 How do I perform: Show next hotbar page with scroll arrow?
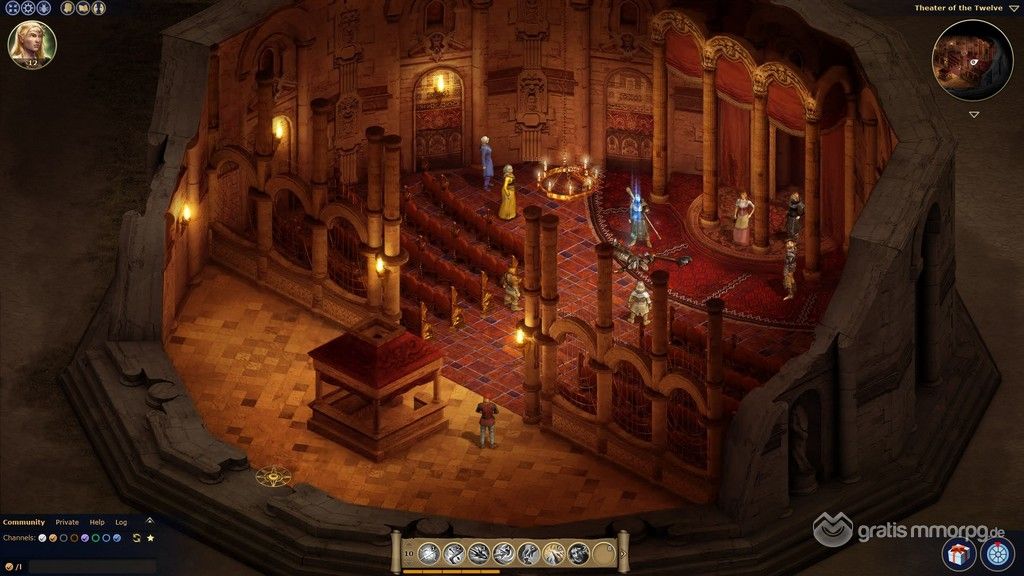(624, 551)
